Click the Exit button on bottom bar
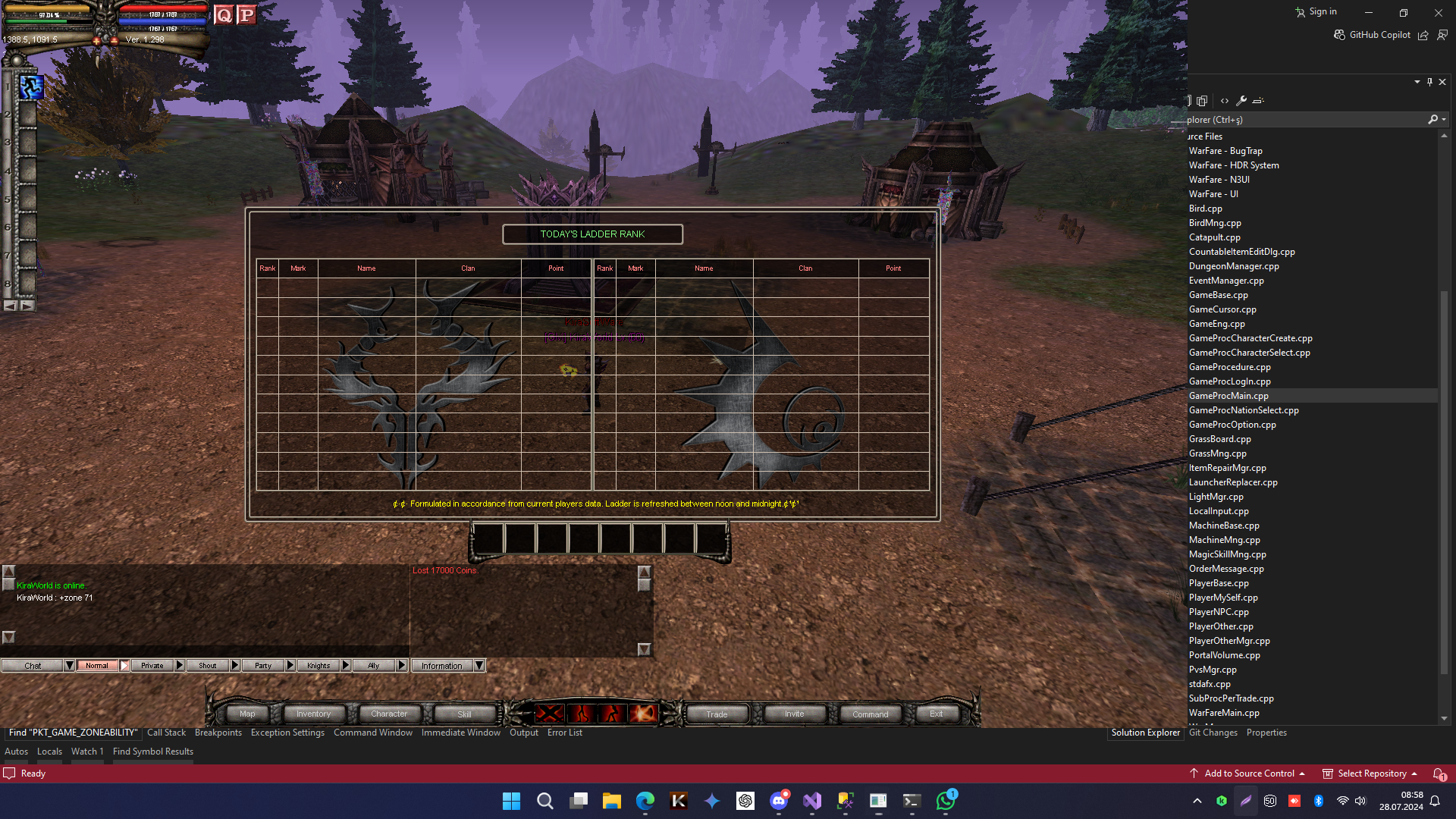The width and height of the screenshot is (1456, 819). point(937,714)
